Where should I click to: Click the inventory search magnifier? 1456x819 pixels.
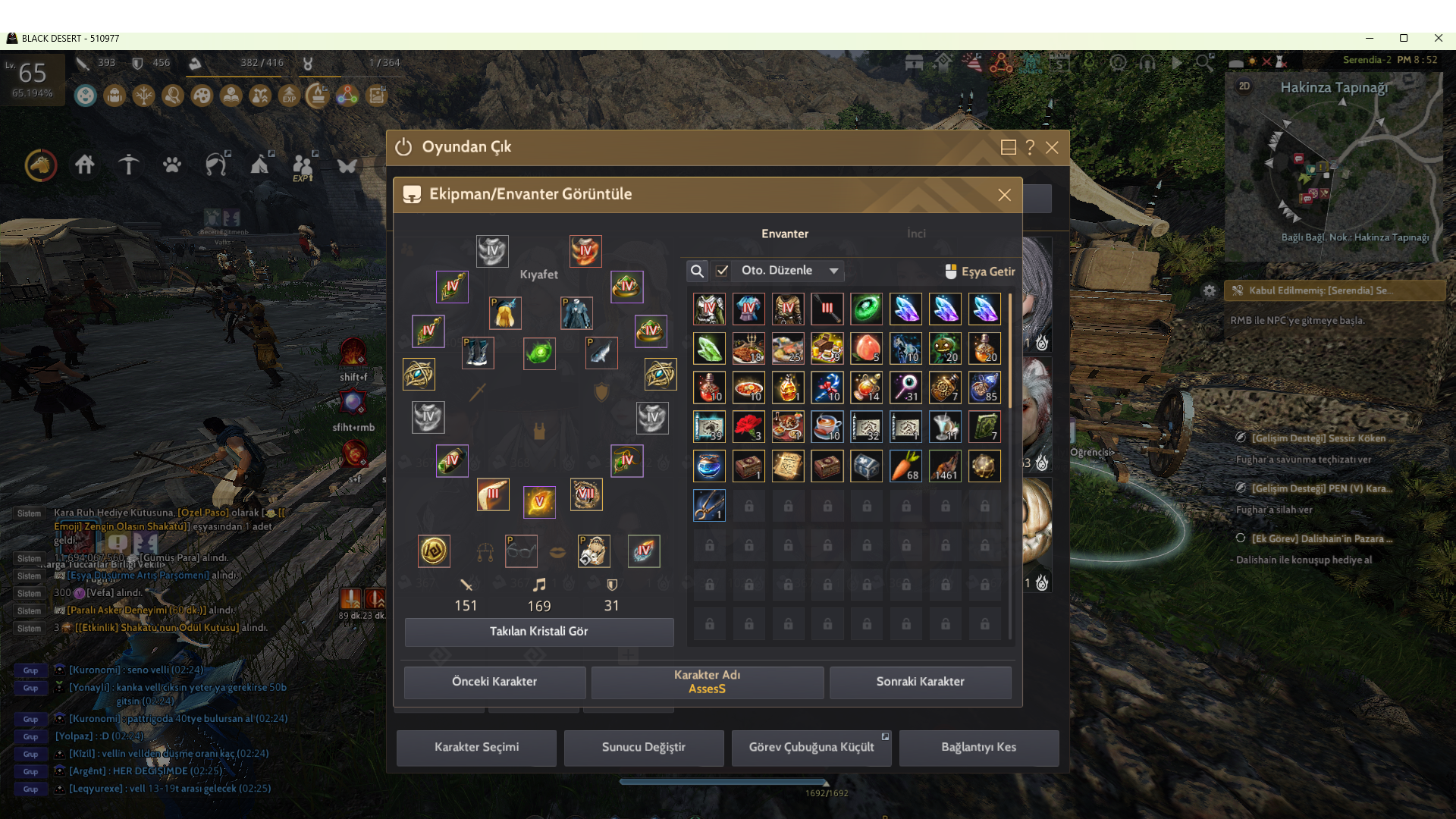click(697, 271)
